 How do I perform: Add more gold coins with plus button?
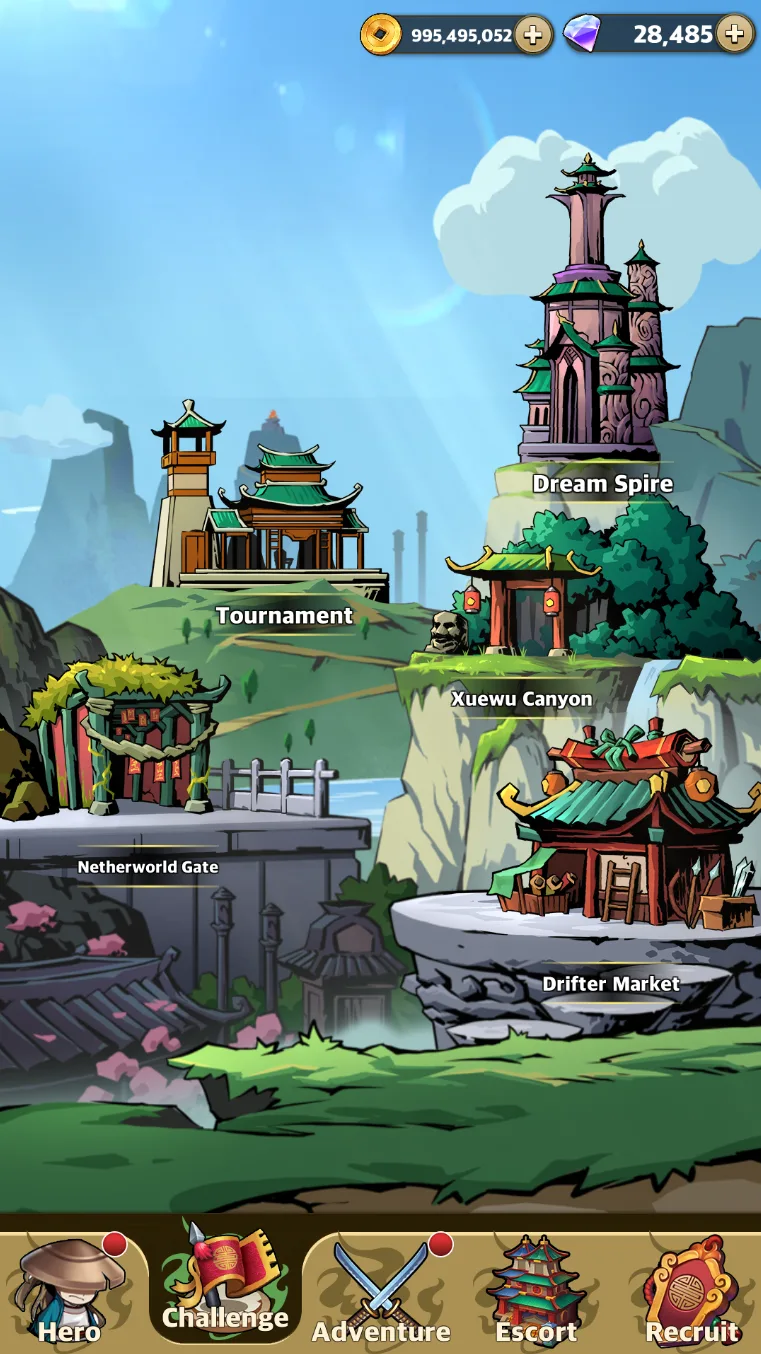pyautogui.click(x=533, y=35)
